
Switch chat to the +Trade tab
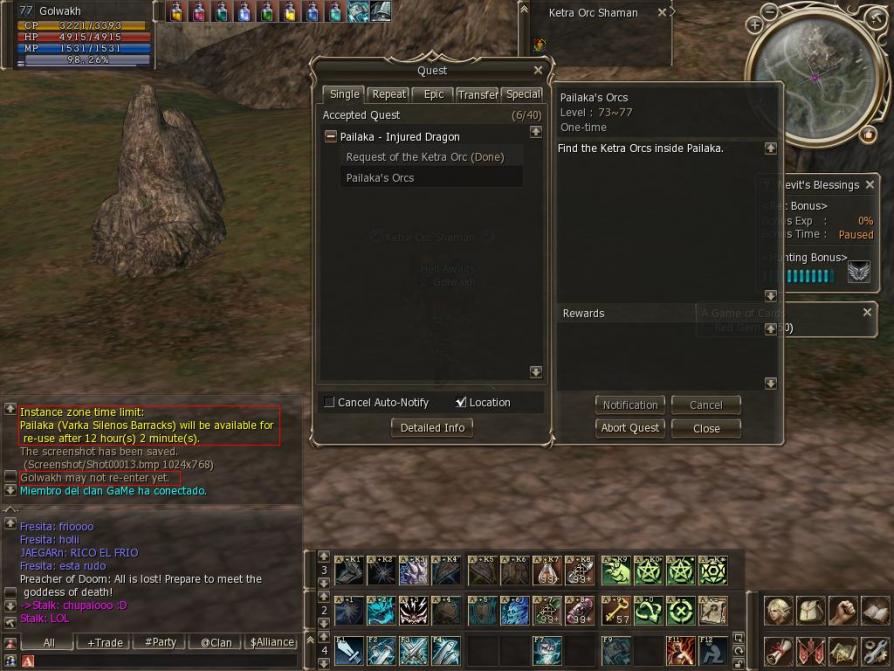[106, 643]
